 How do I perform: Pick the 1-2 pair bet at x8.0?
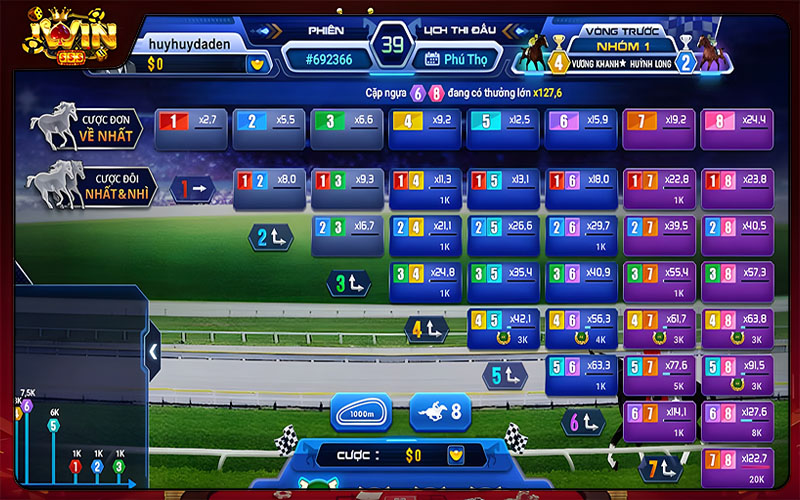point(269,183)
